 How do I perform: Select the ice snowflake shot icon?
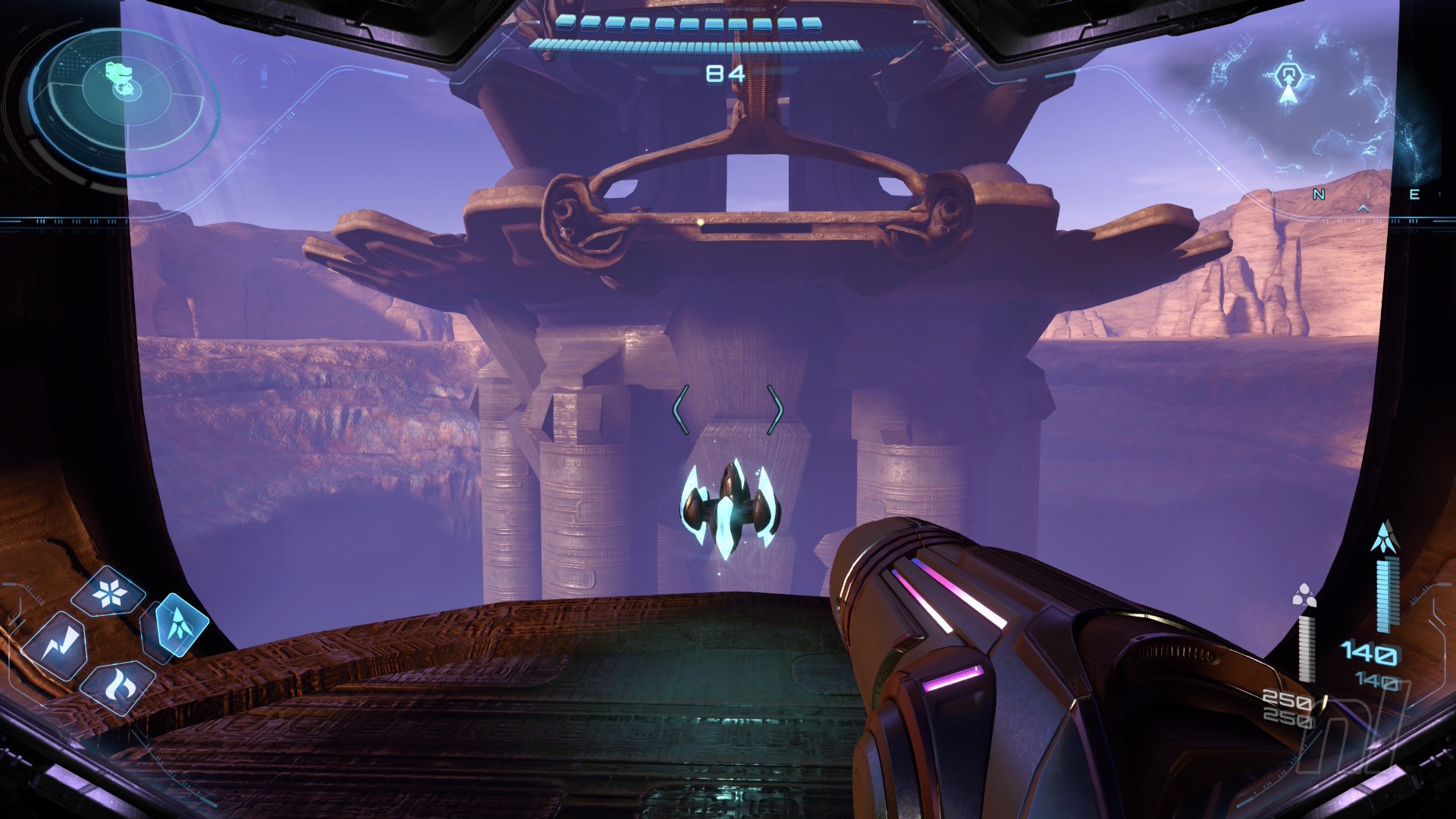pyautogui.click(x=108, y=593)
